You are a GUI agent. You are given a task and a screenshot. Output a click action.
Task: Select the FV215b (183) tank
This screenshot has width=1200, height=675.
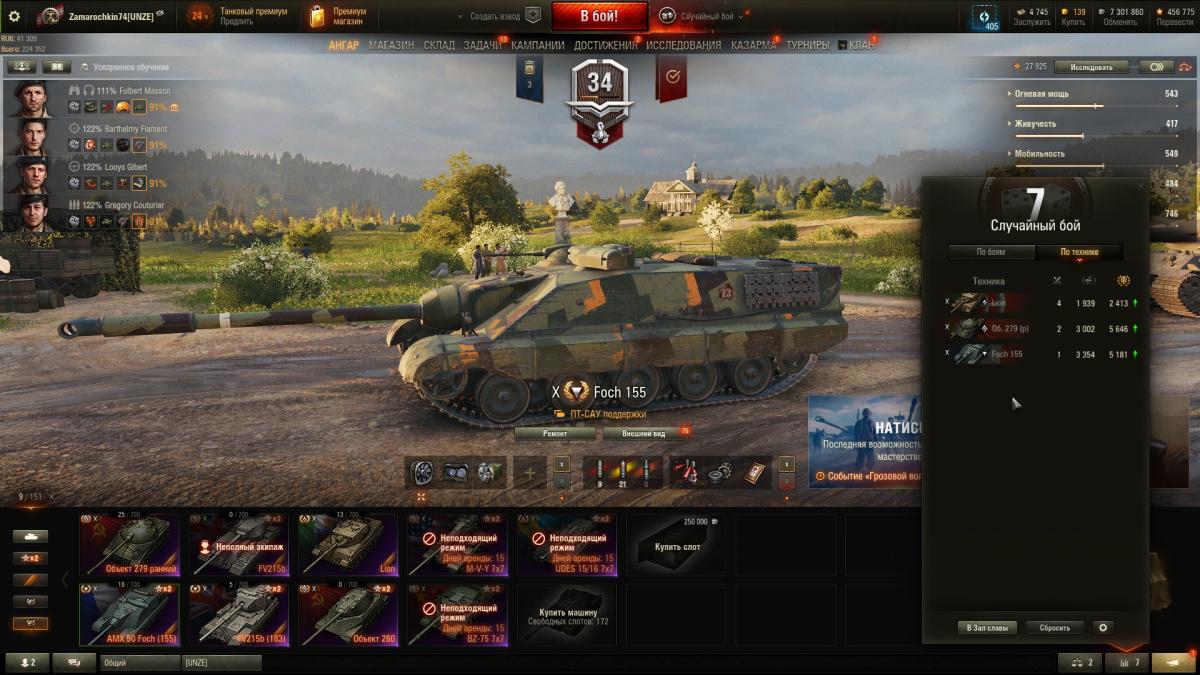[x=239, y=615]
